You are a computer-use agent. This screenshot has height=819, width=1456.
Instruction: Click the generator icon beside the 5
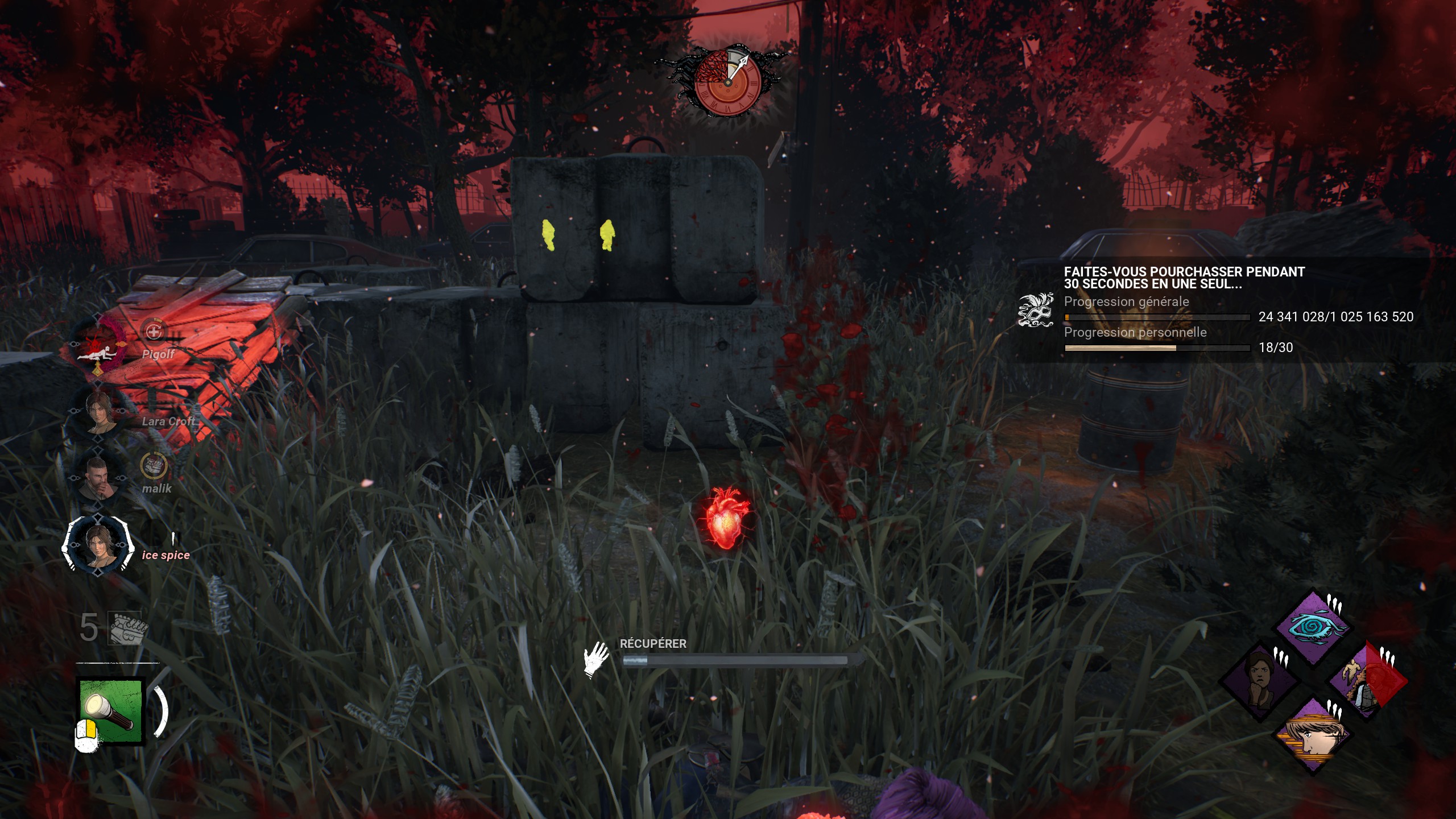(x=127, y=628)
